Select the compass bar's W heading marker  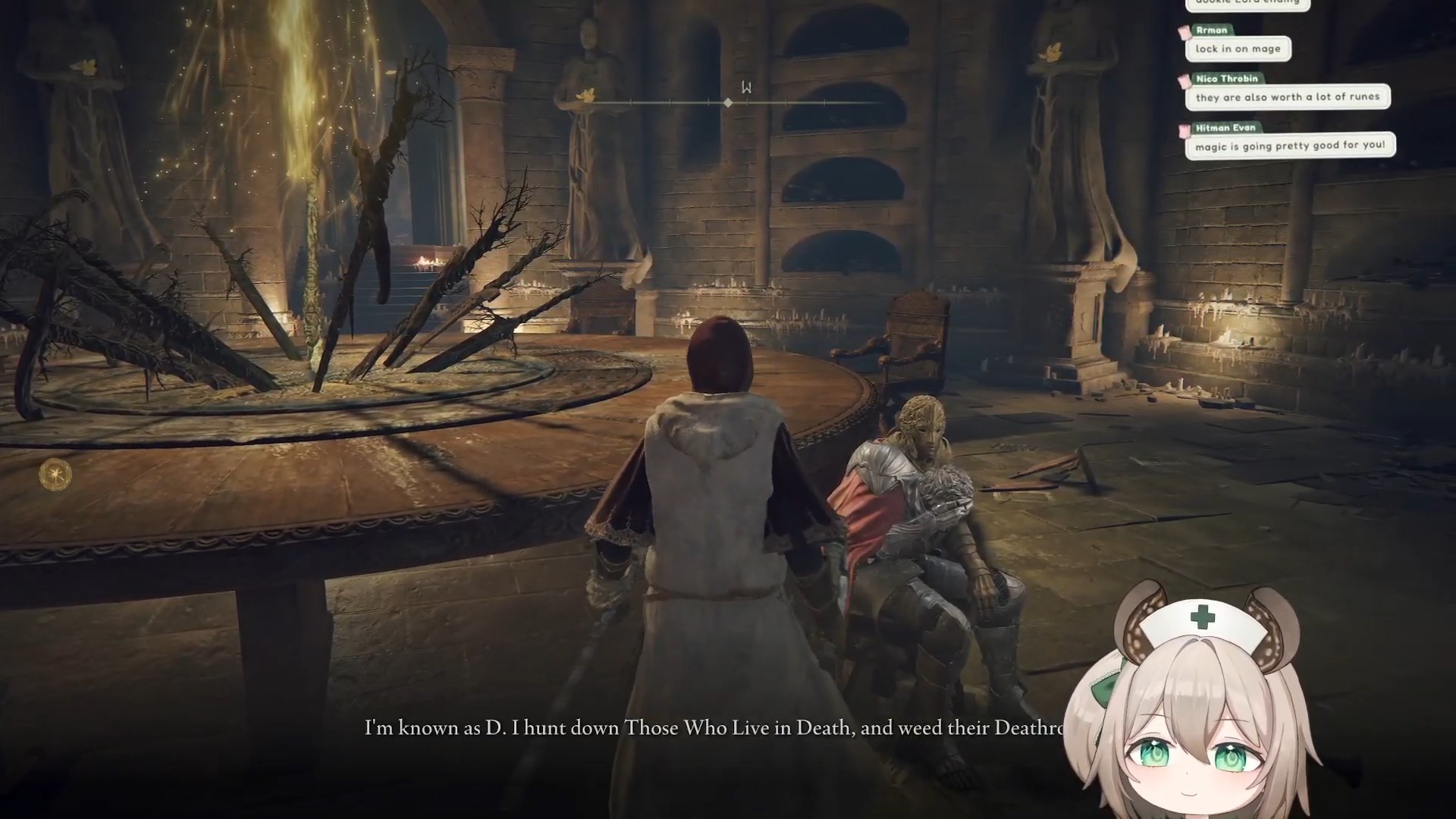tap(746, 88)
